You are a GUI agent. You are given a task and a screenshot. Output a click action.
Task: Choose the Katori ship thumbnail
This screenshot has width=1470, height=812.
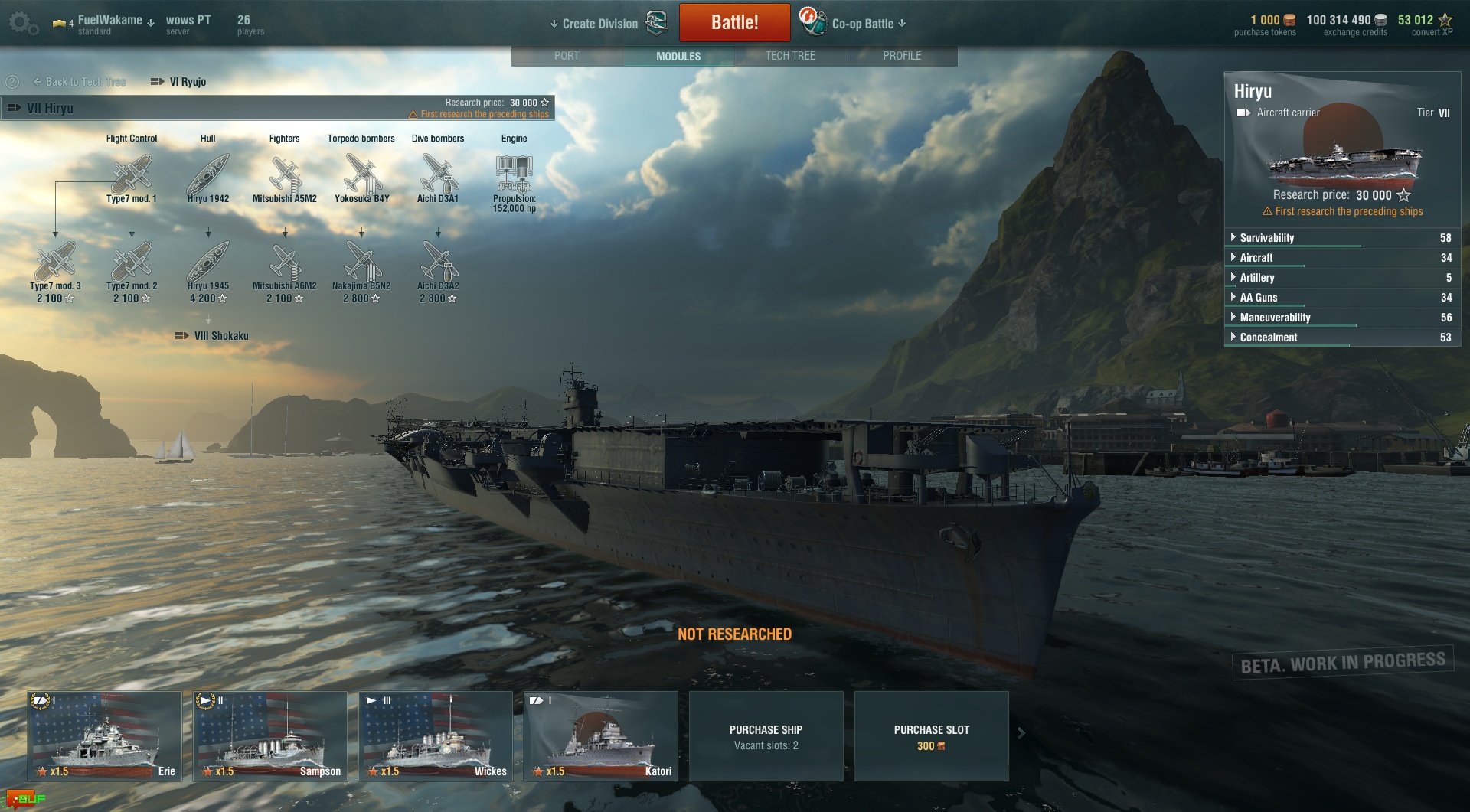[601, 736]
